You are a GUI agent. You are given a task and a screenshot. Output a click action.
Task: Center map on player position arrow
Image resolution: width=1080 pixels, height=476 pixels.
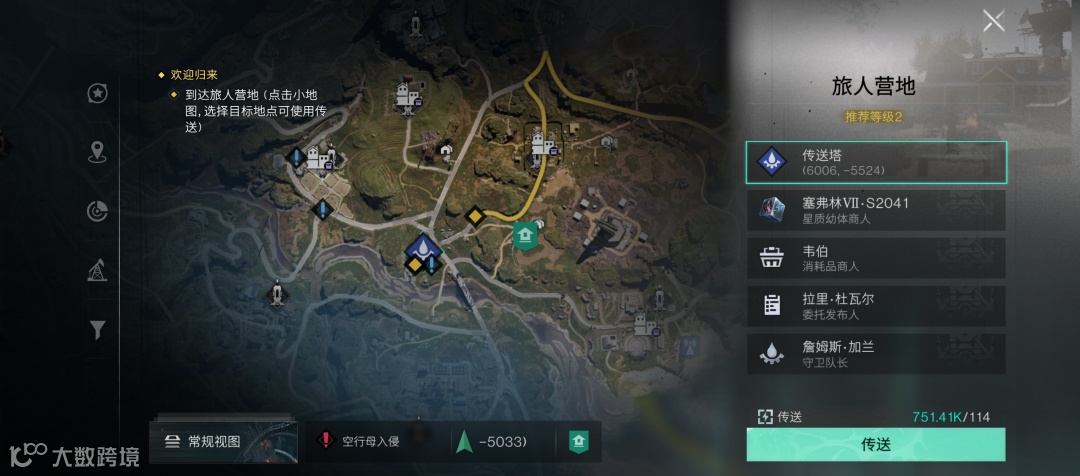tap(462, 441)
